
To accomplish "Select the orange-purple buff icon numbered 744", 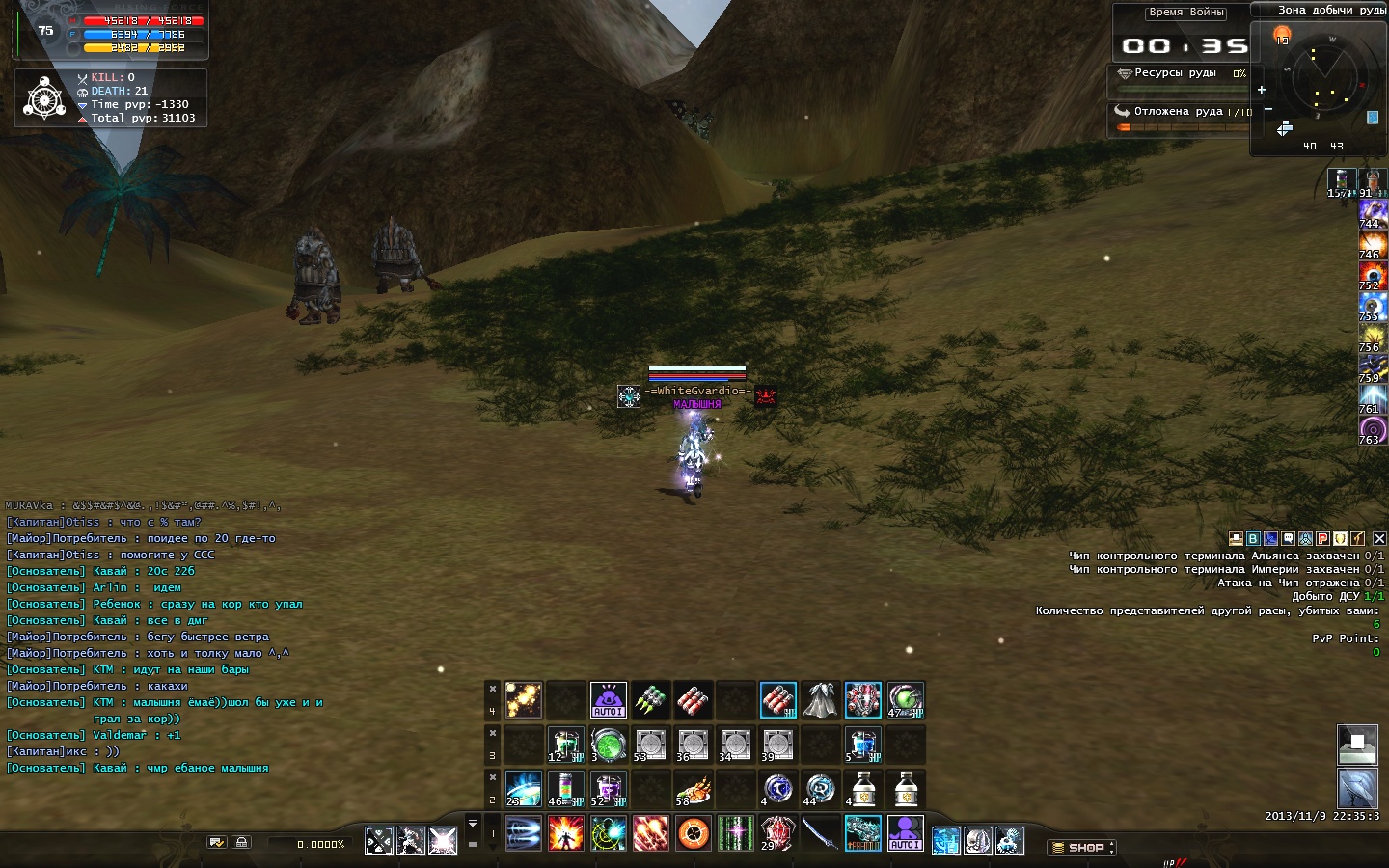I will pyautogui.click(x=1372, y=213).
